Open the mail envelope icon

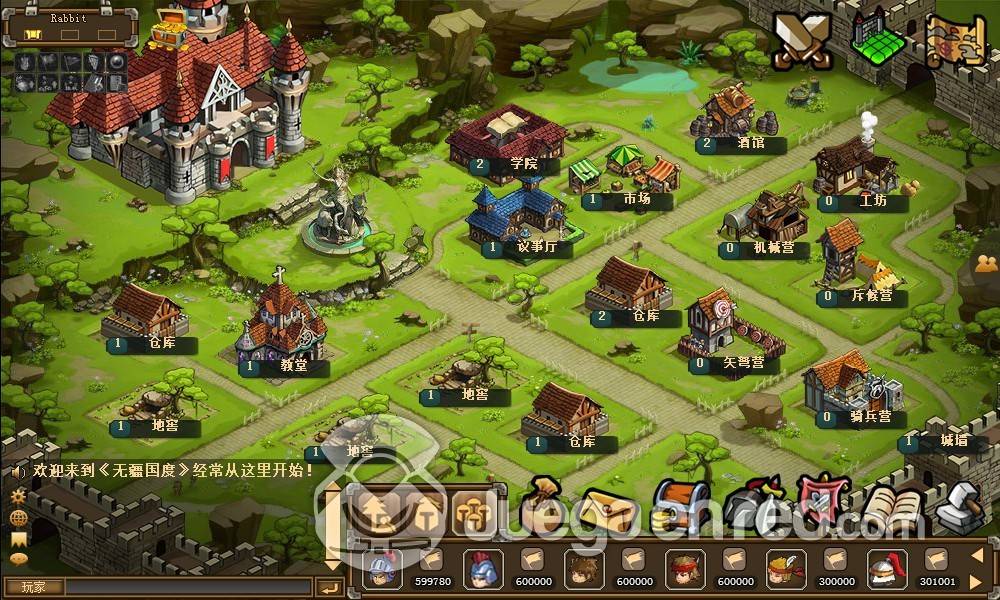[x=609, y=510]
